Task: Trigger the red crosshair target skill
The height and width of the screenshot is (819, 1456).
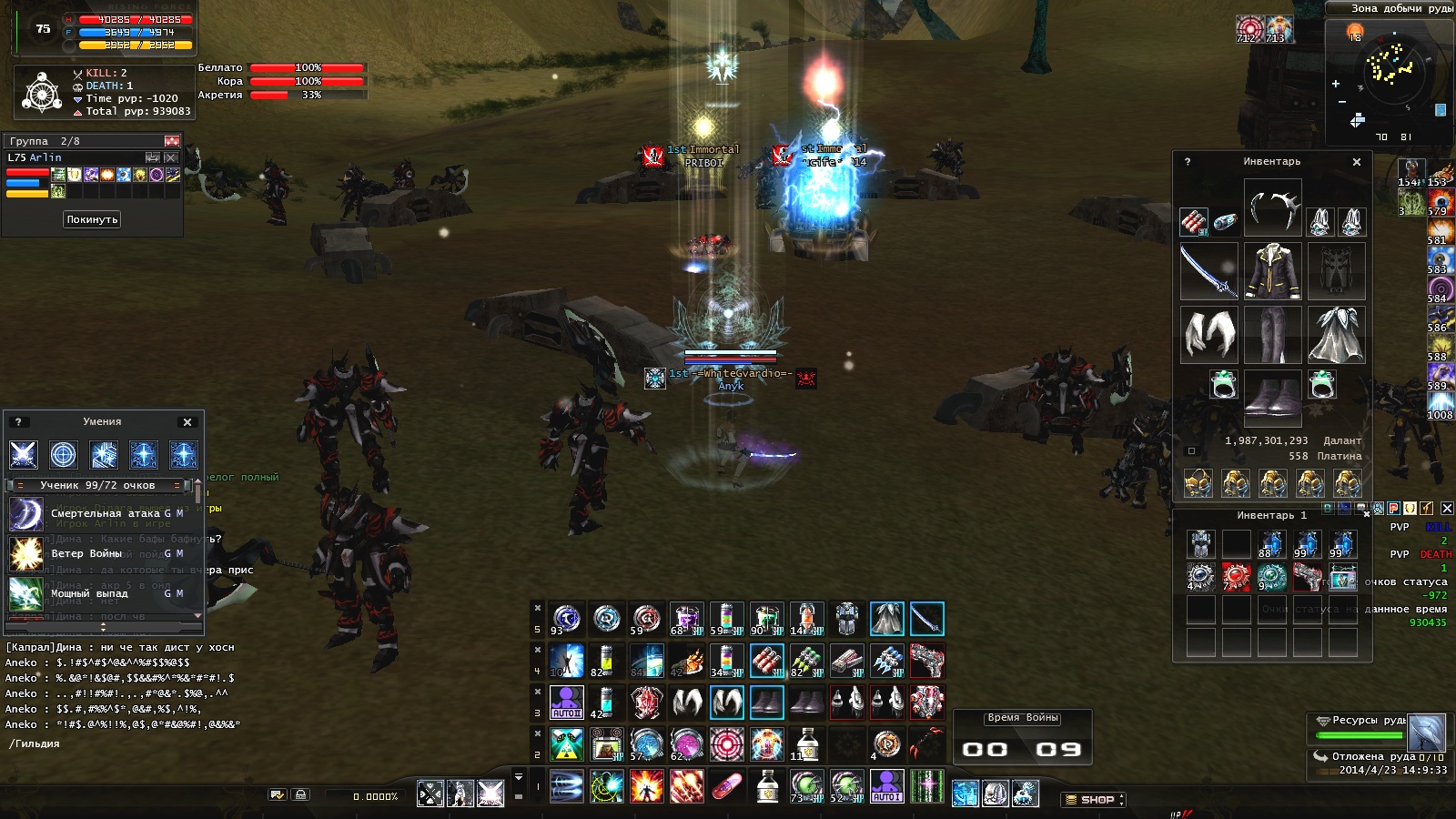Action: click(x=726, y=743)
